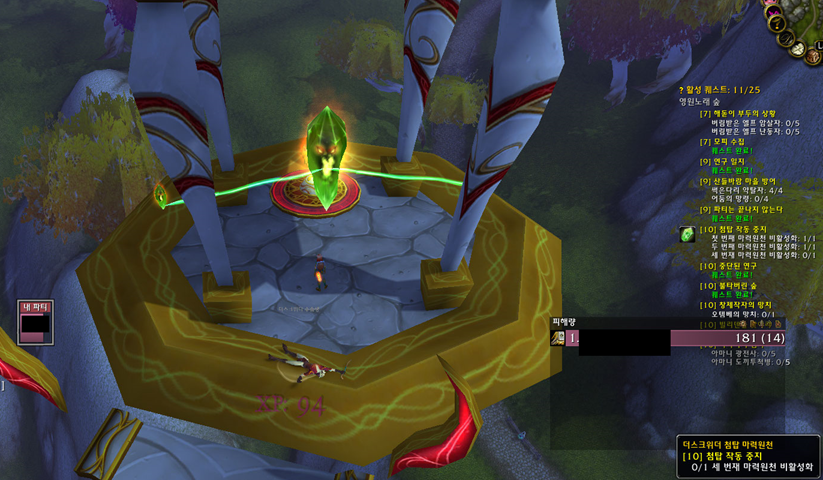Select the 헤돈이 부두의 상황 quest

tap(741, 114)
